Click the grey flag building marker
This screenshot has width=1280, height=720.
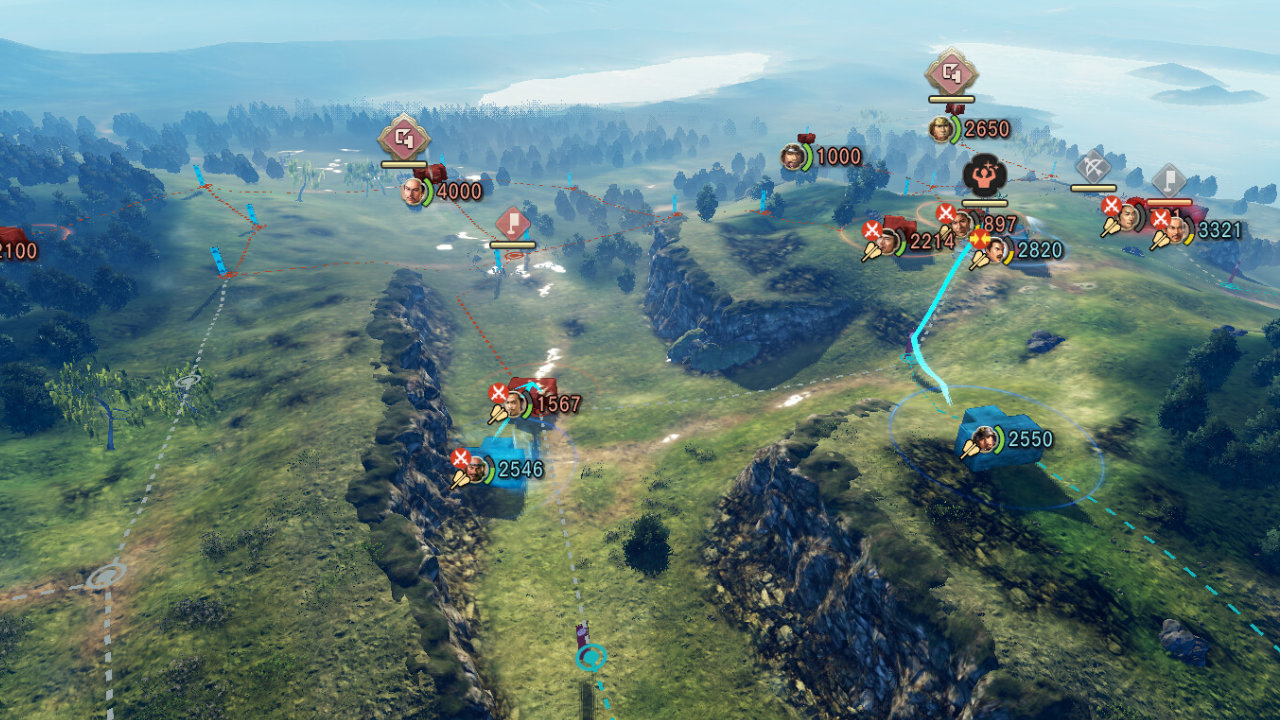(1168, 181)
